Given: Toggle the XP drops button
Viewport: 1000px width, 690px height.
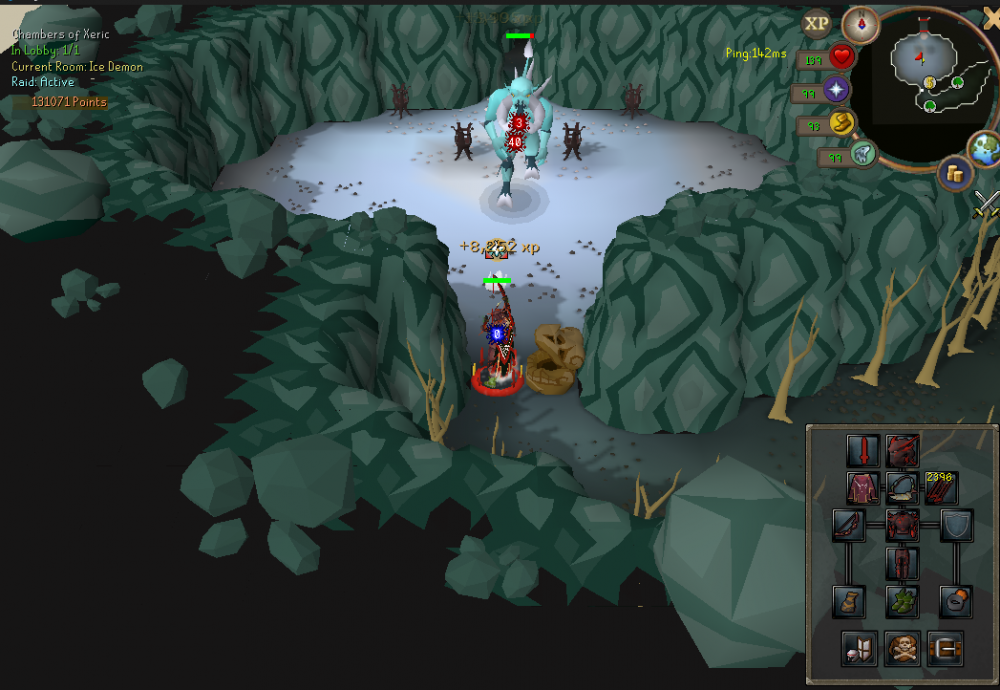Looking at the screenshot, I should [817, 23].
